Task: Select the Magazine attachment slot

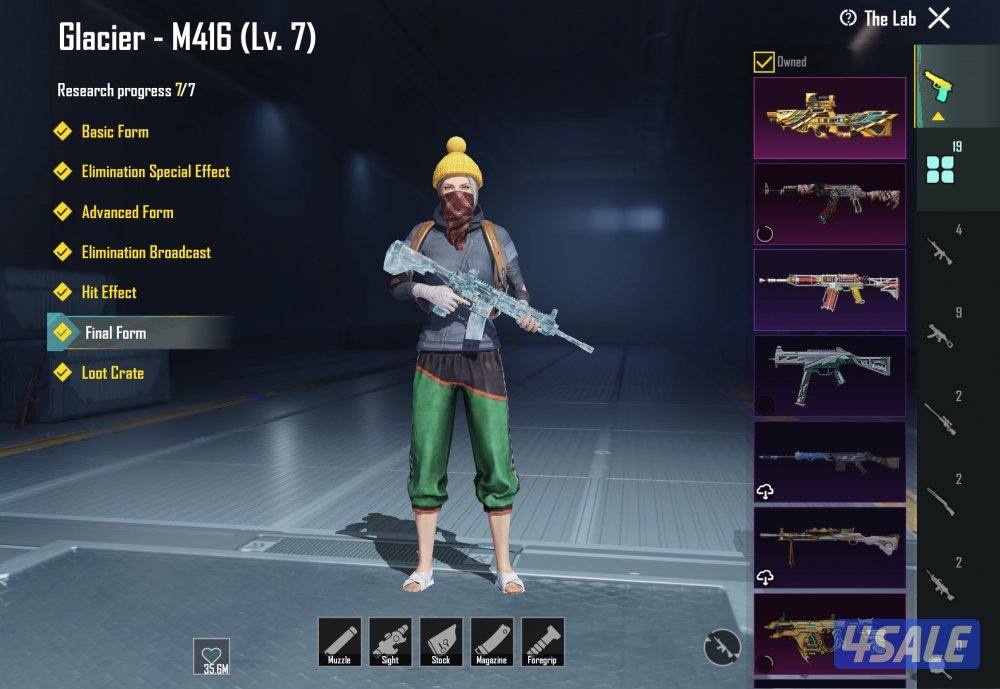Action: click(492, 641)
